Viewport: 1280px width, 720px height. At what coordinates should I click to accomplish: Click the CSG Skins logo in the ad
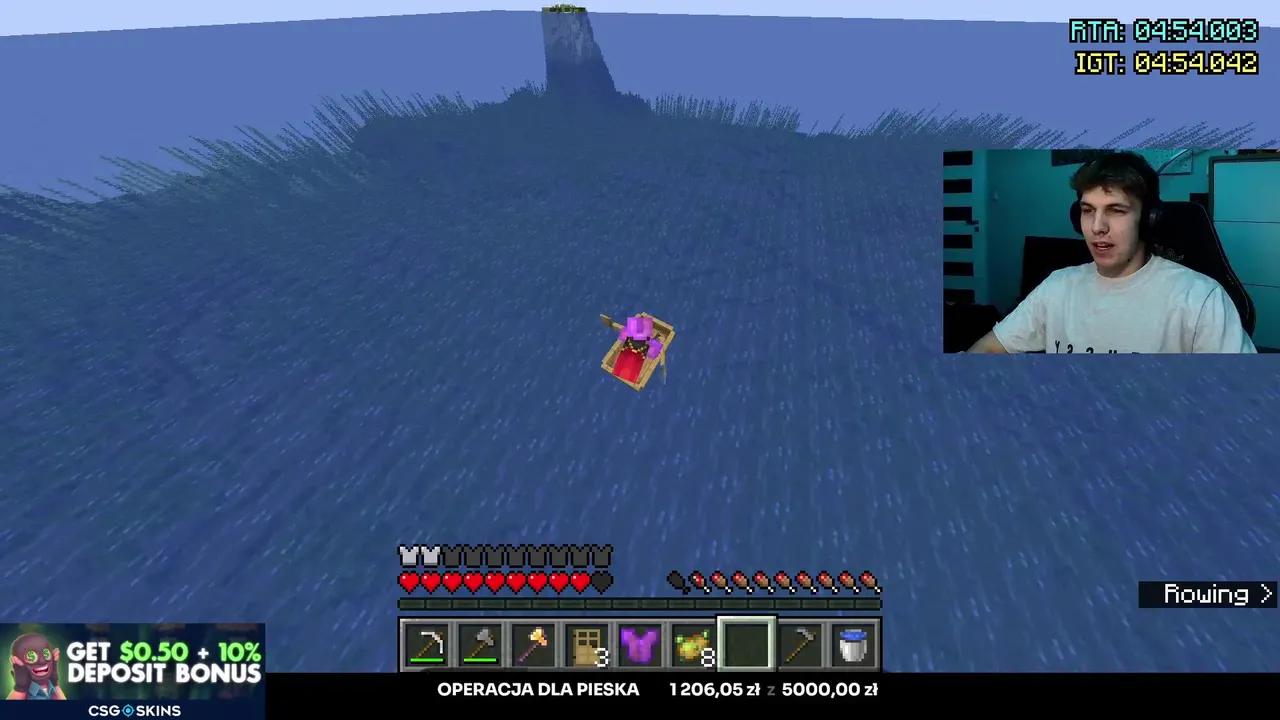(x=135, y=710)
